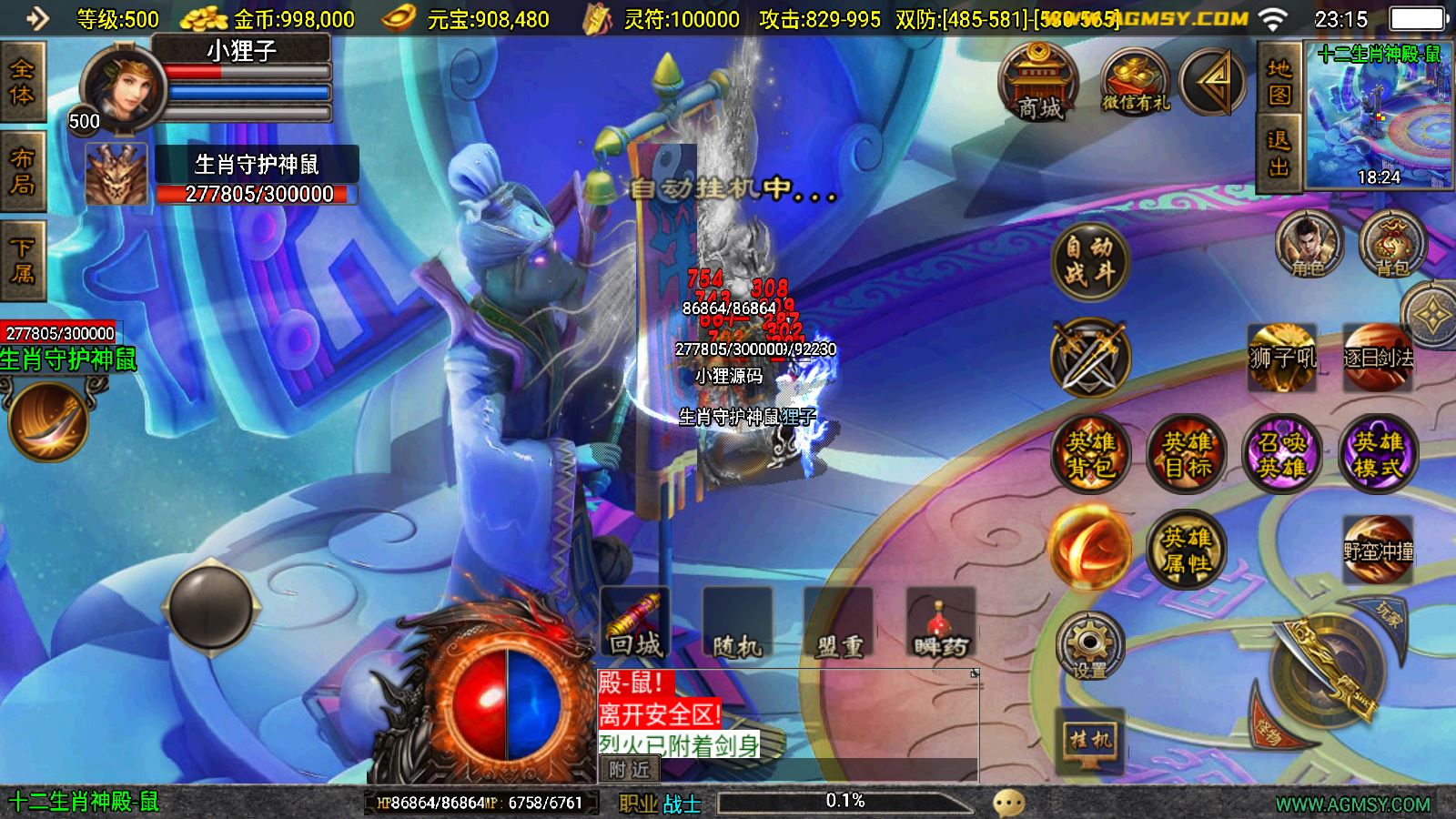Toggle 自动战斗 auto battle
Screen dimensions: 1456x819
click(x=1089, y=260)
